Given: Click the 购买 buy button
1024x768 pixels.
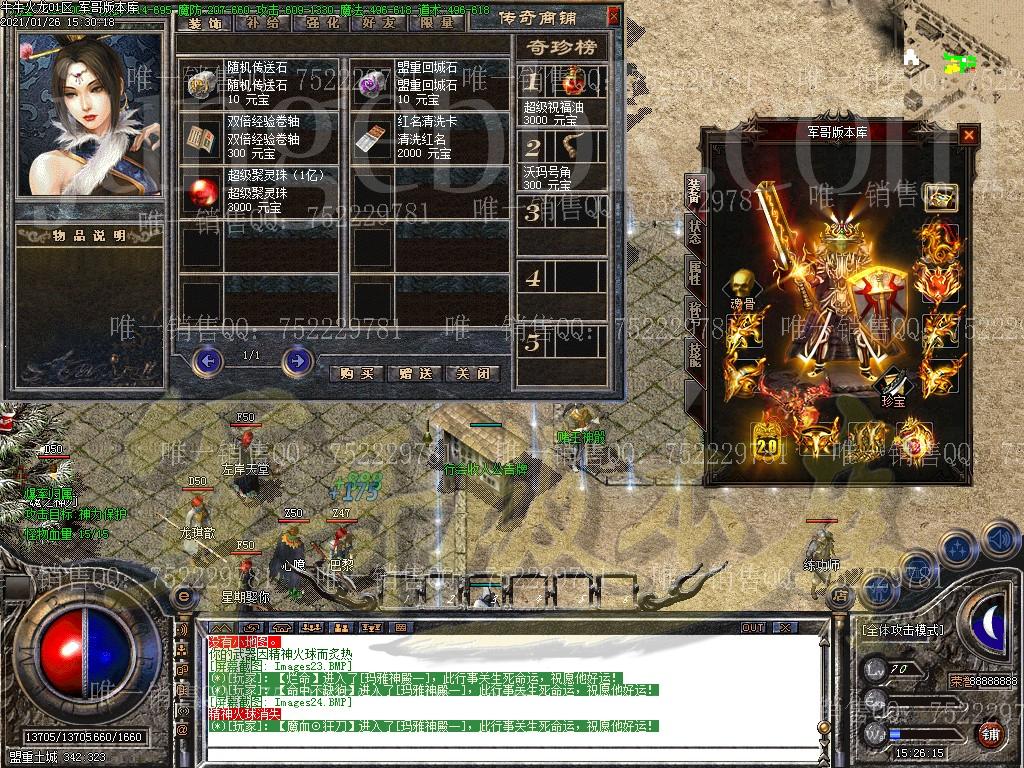Looking at the screenshot, I should click(356, 373).
